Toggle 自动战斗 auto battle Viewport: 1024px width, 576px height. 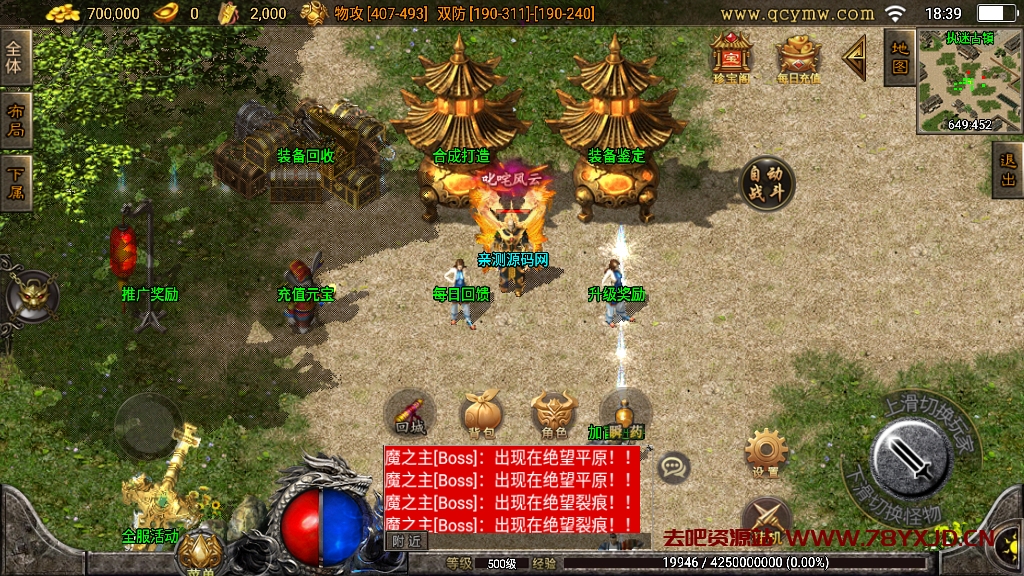coord(767,183)
